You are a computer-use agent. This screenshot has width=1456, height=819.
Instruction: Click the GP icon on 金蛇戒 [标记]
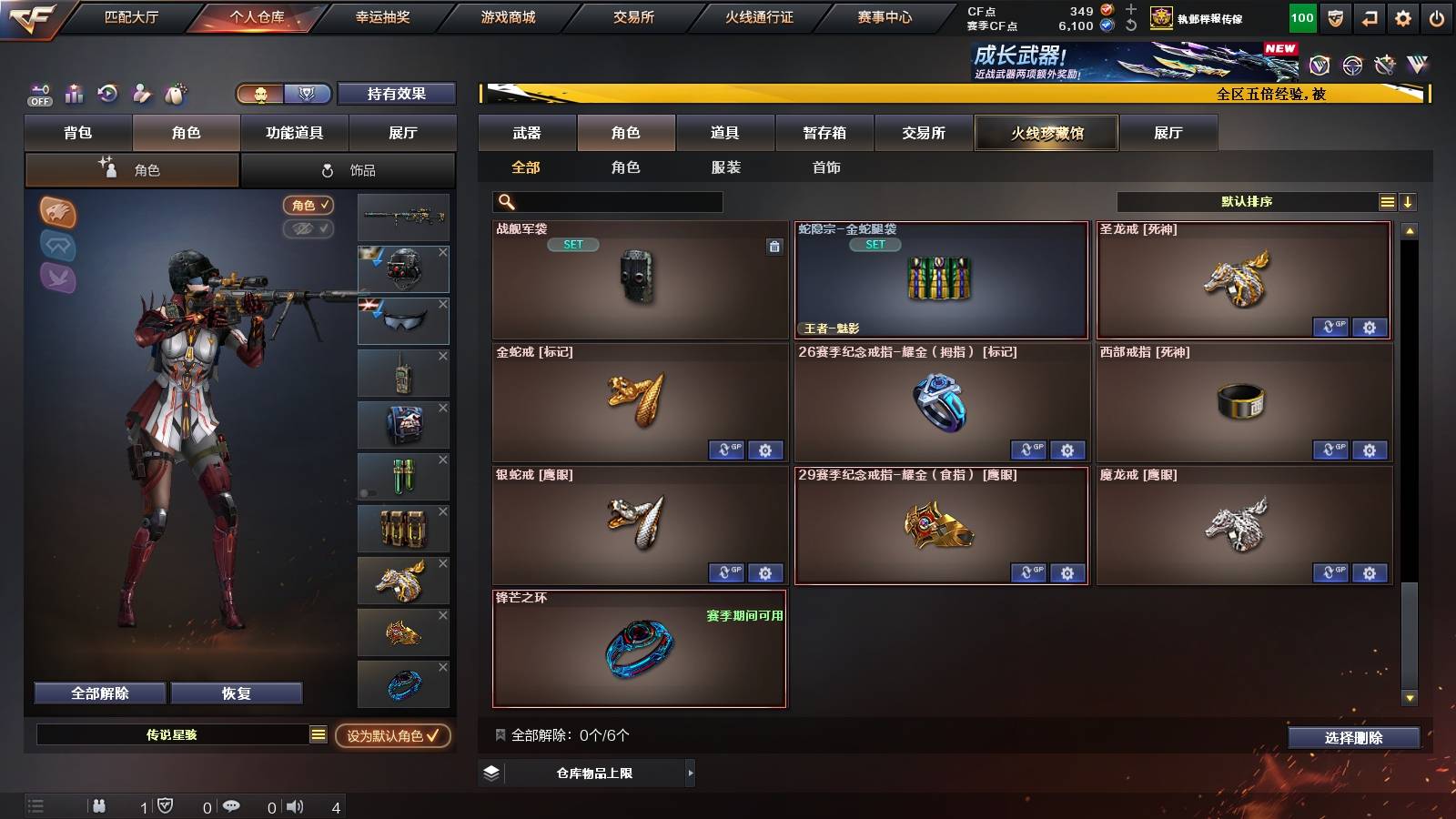point(725,450)
